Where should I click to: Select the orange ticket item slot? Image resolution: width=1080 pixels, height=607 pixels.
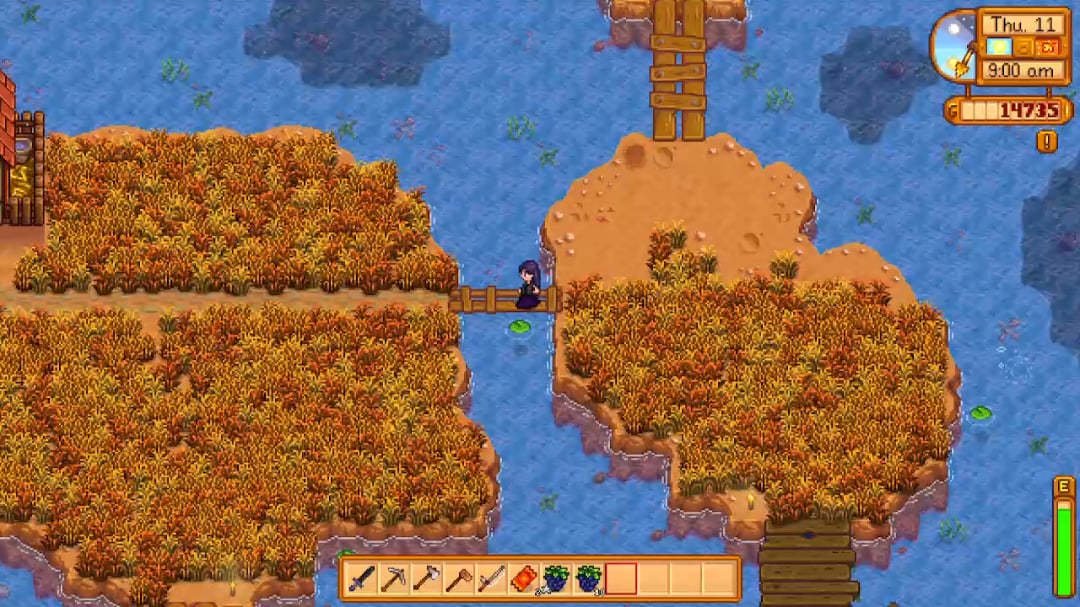(x=523, y=578)
